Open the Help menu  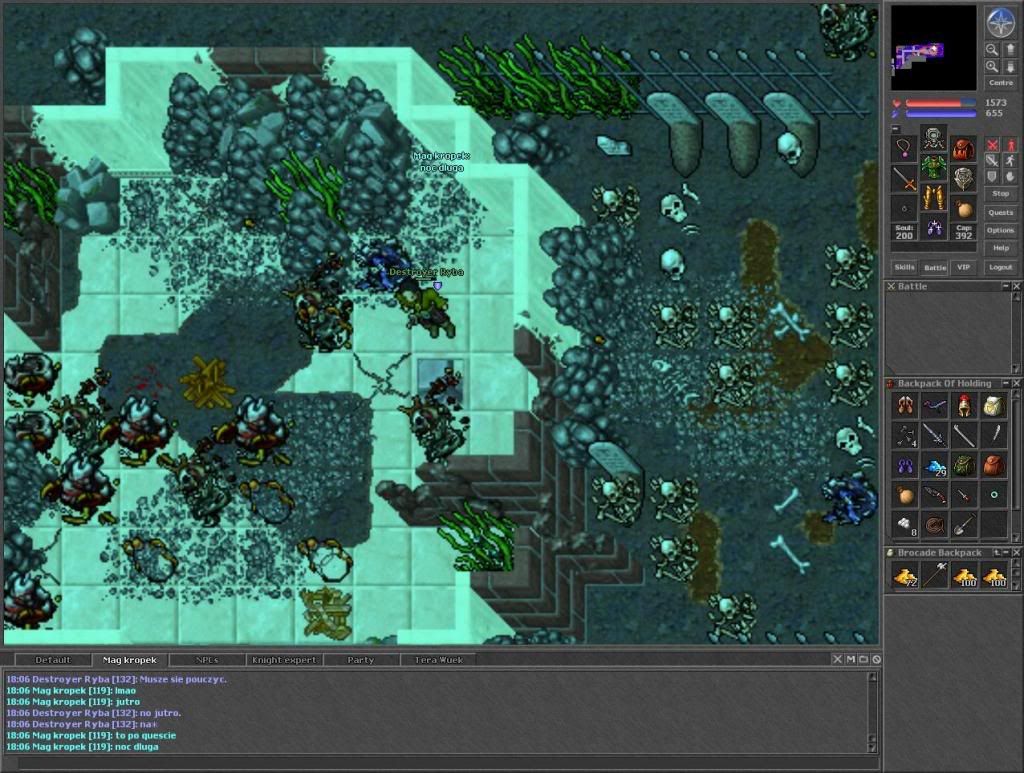[x=1000, y=248]
